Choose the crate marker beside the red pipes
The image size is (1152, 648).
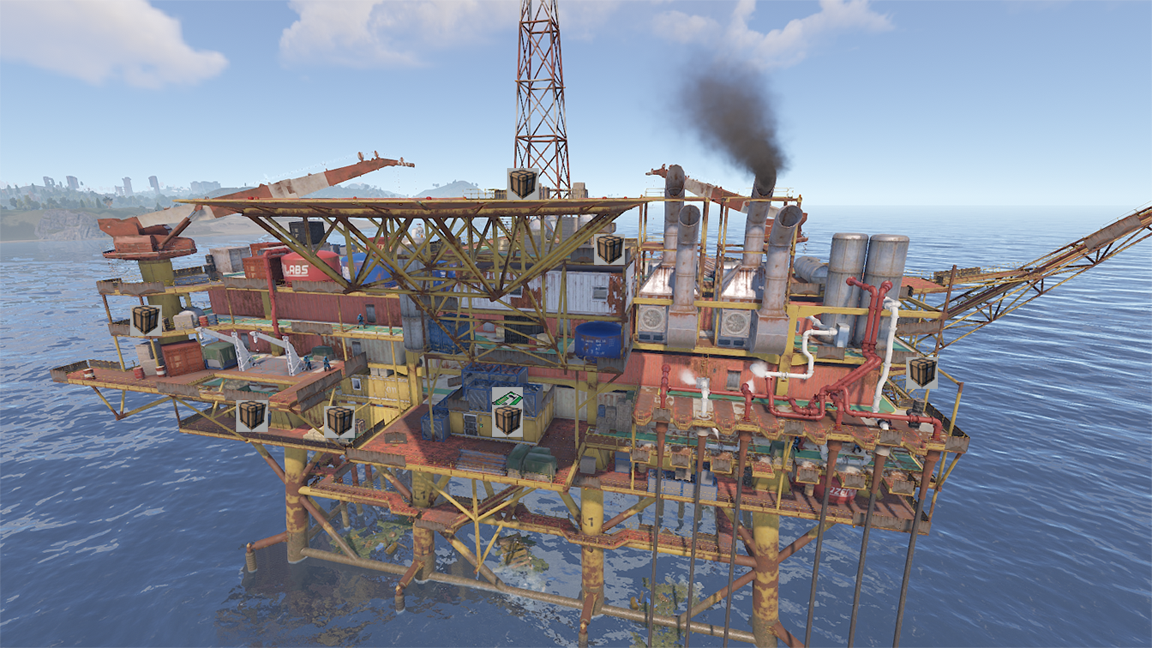coord(922,372)
